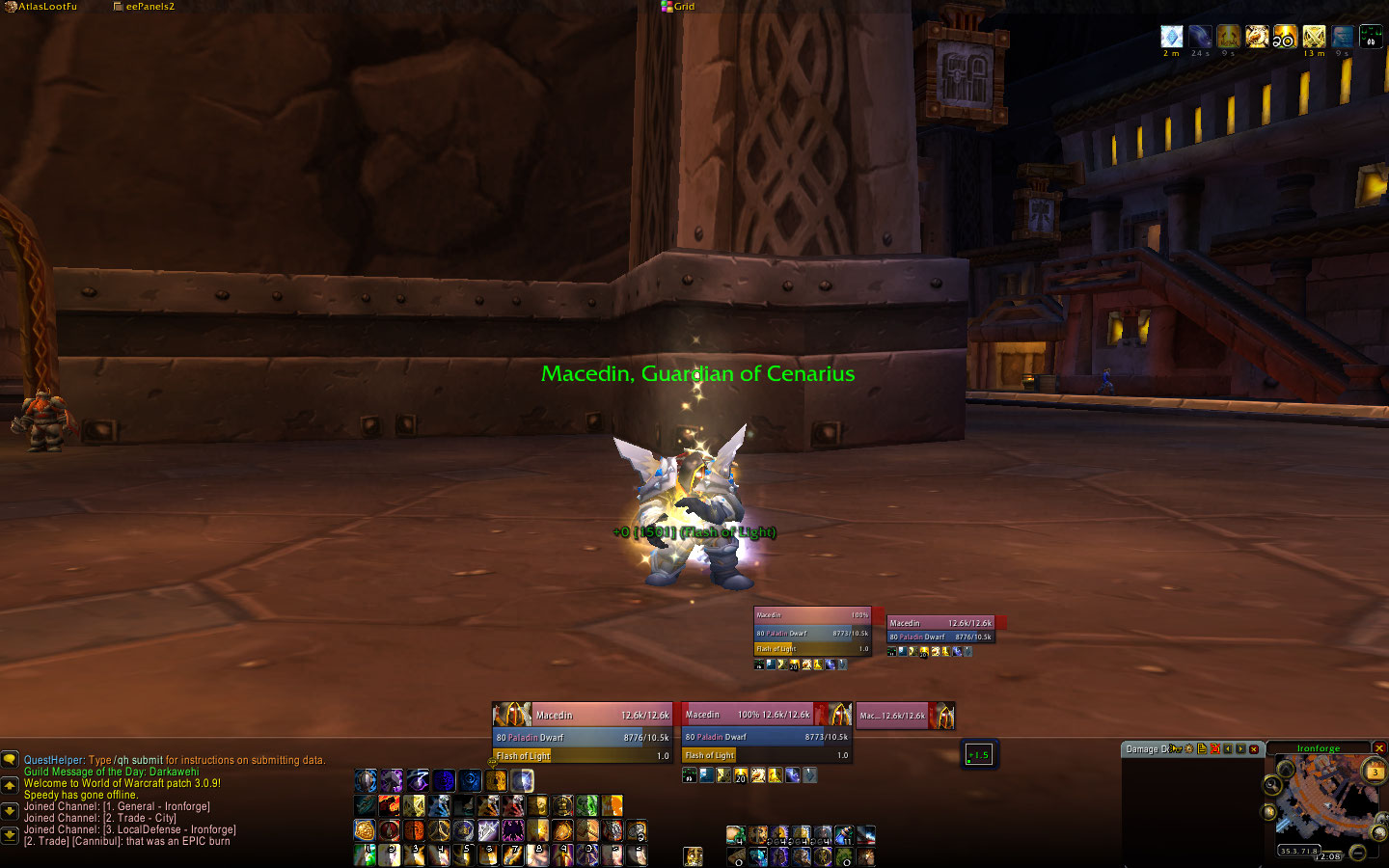Use action bar slot numbered 1
1389x868 pixels.
point(366,854)
